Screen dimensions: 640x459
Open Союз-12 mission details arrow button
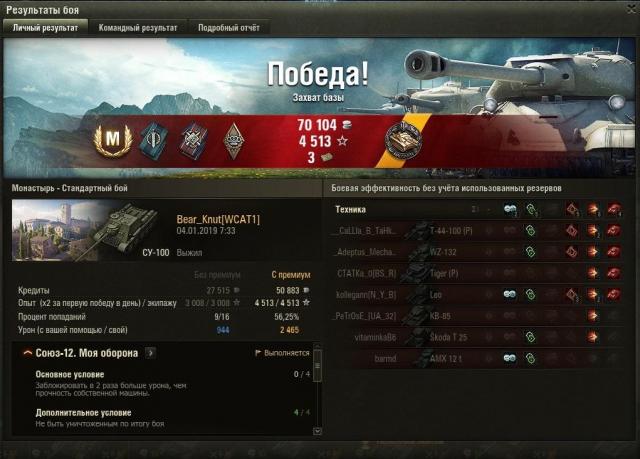[x=150, y=353]
